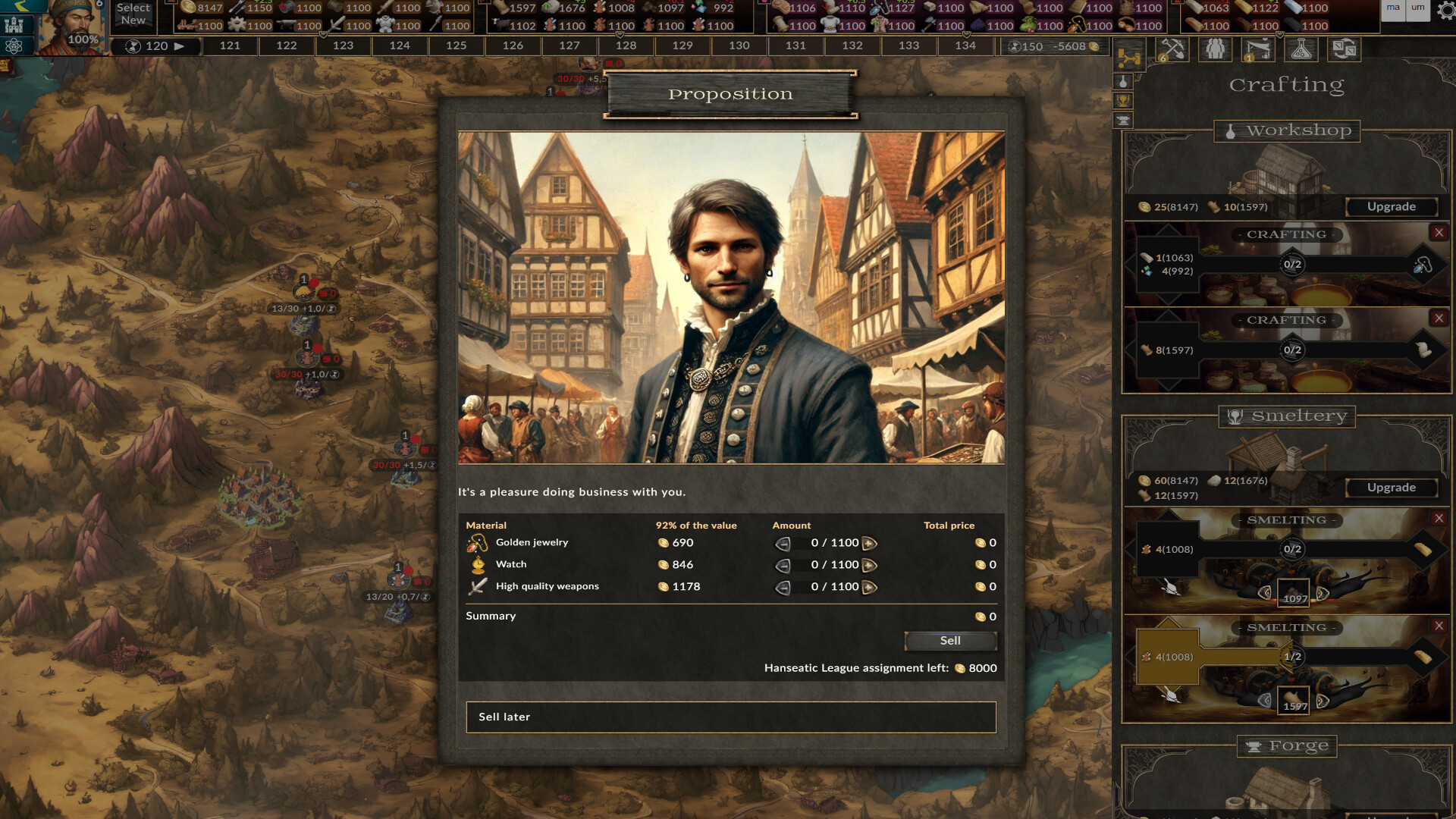Click the Sell button
This screenshot has width=1456, height=819.
point(950,641)
